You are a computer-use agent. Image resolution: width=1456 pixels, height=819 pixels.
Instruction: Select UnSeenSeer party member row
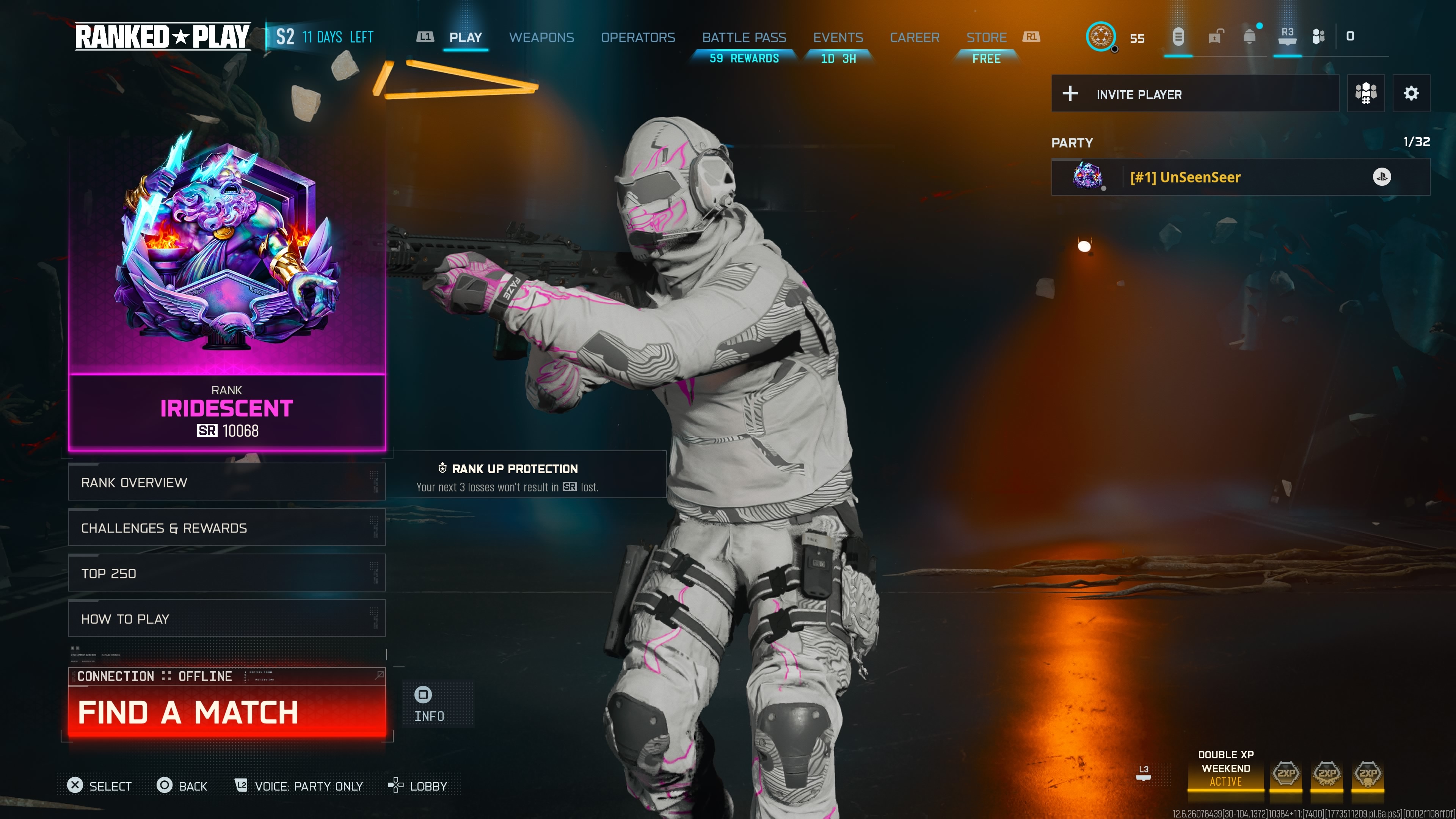(x=1240, y=177)
